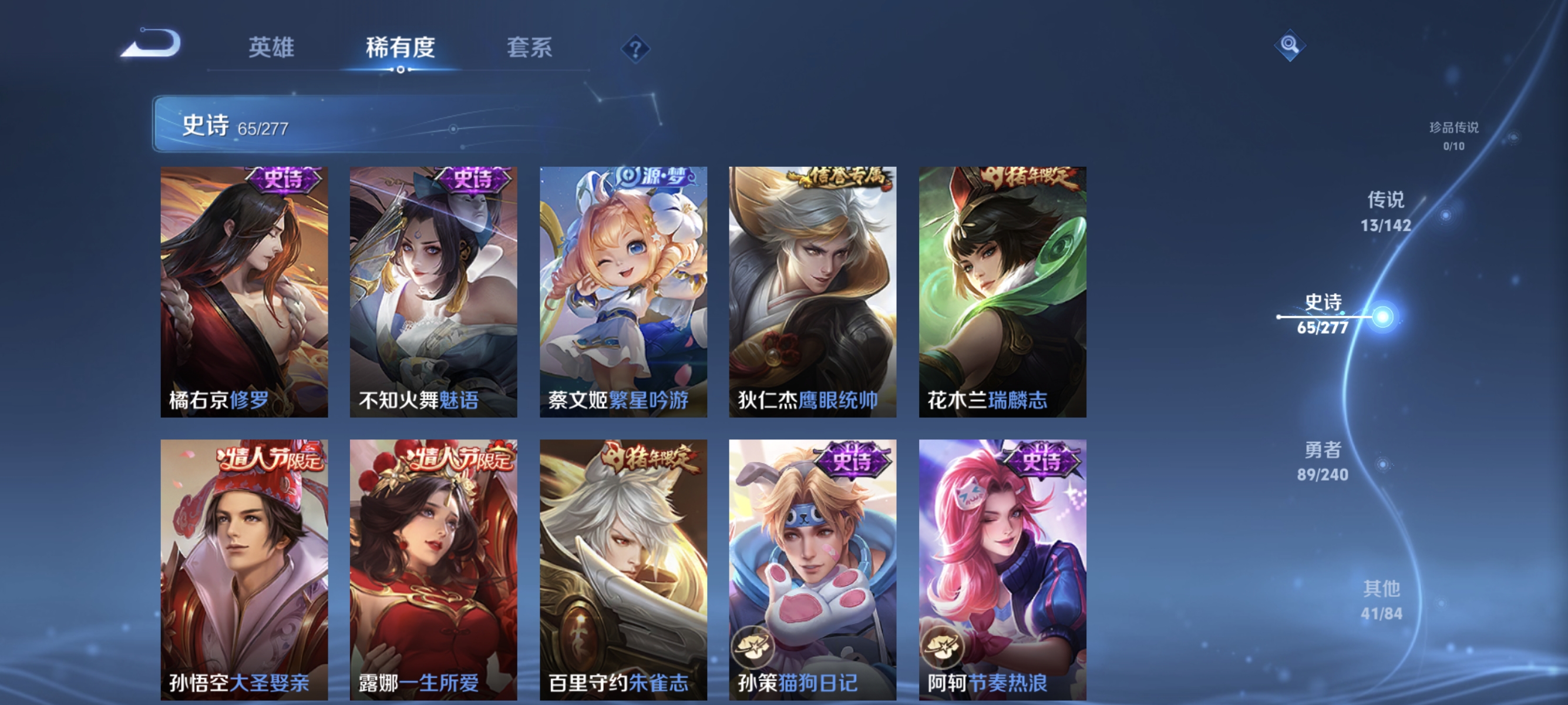Image resolution: width=1568 pixels, height=705 pixels.
Task: Open the 珍品传说 rarity section
Action: [1455, 134]
